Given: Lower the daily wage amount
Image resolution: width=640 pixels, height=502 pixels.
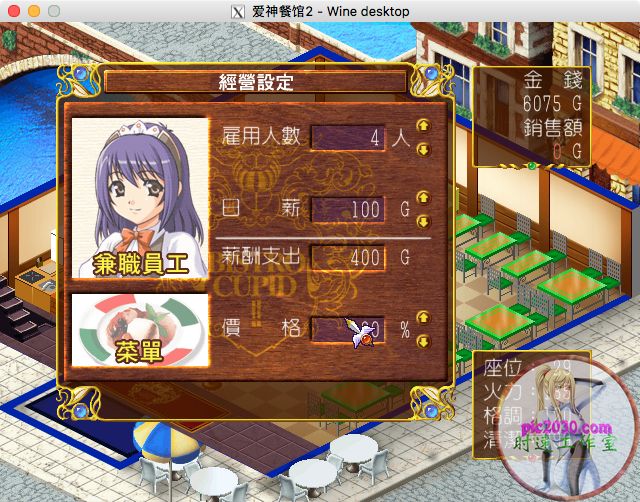Looking at the screenshot, I should point(422,220).
